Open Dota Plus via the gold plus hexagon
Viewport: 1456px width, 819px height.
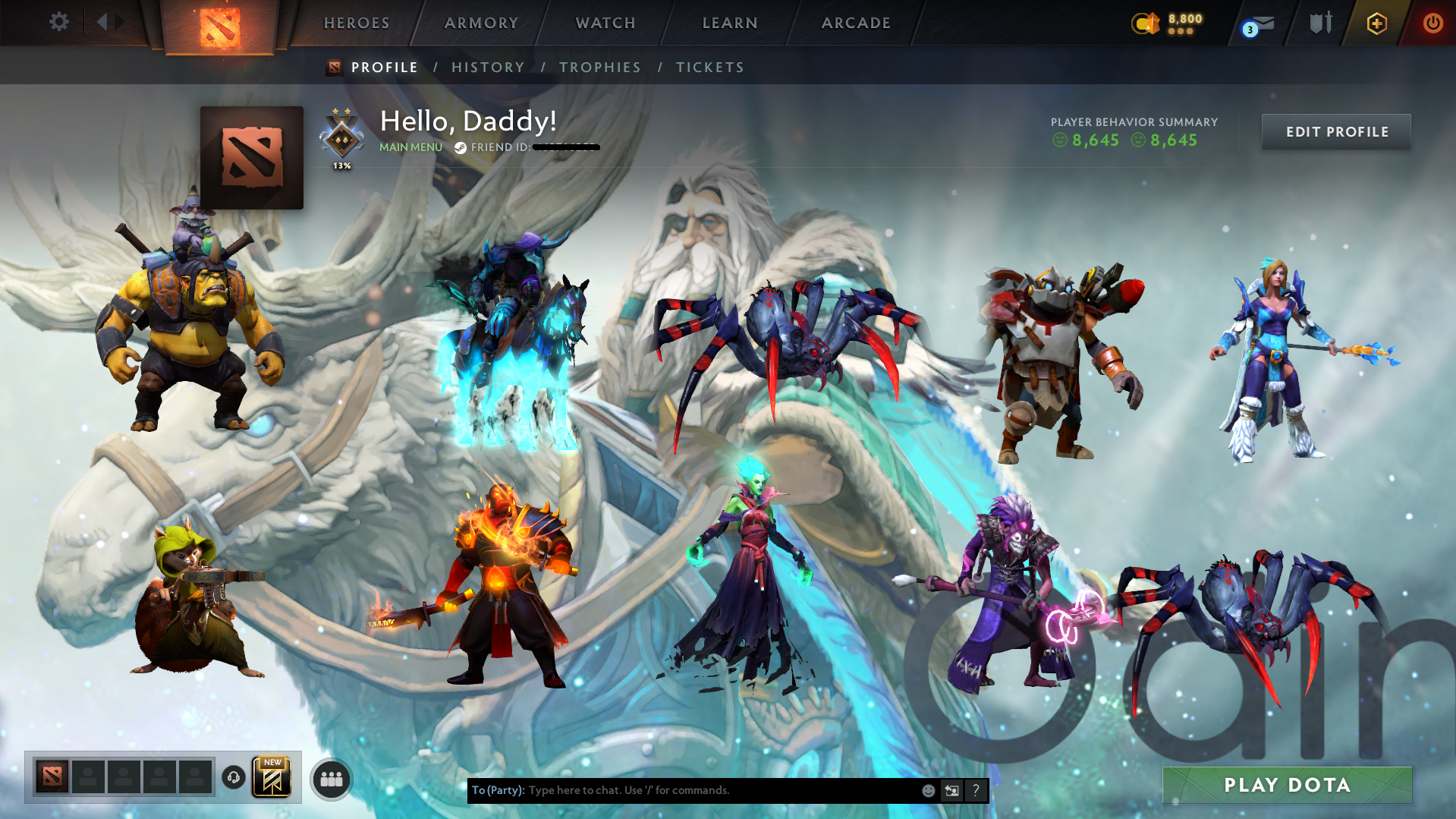[1376, 23]
